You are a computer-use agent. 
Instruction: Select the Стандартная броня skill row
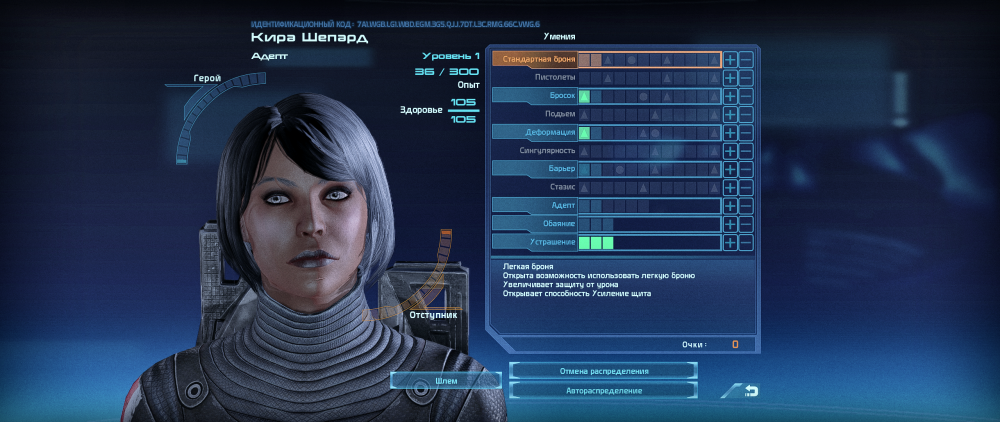[536, 60]
